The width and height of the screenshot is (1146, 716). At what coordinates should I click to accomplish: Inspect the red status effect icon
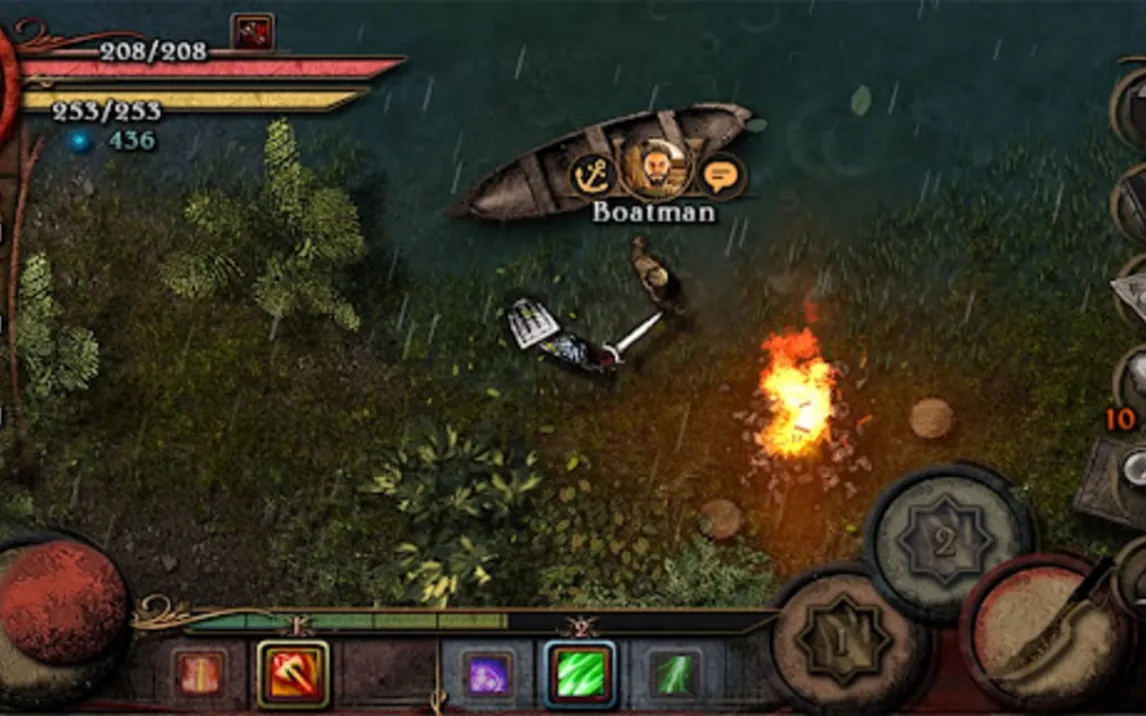[x=253, y=32]
